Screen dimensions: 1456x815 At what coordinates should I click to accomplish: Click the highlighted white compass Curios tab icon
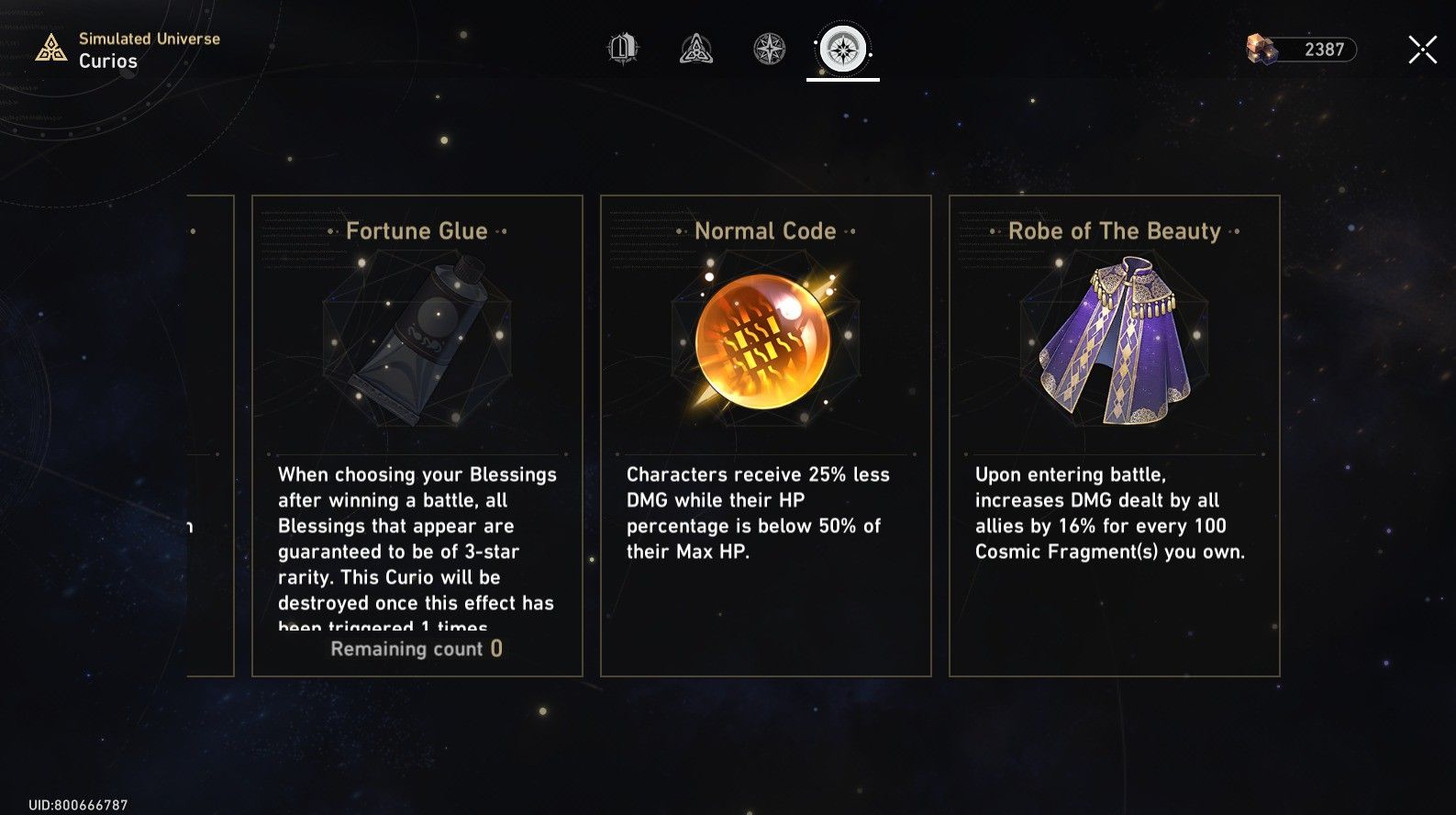click(842, 49)
